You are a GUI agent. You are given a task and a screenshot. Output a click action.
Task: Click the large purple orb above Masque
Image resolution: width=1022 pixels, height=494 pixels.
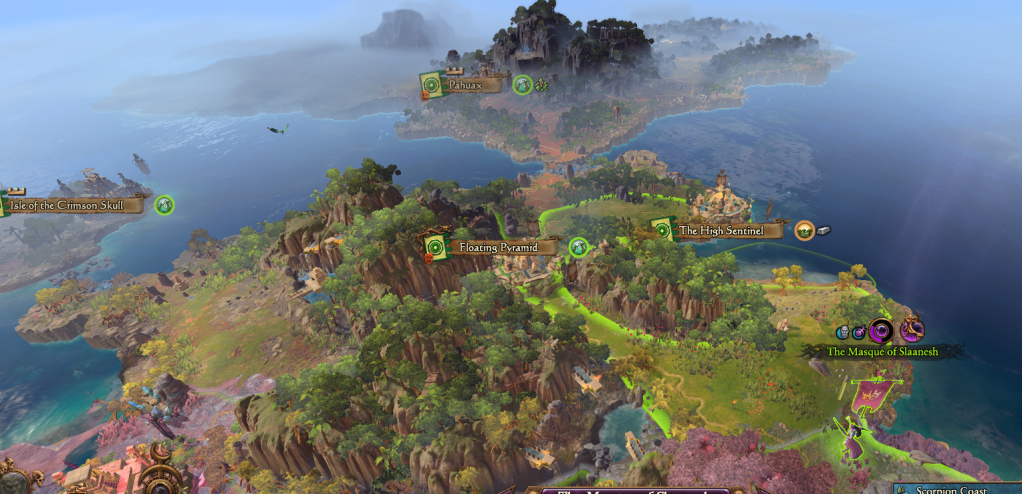tap(881, 330)
